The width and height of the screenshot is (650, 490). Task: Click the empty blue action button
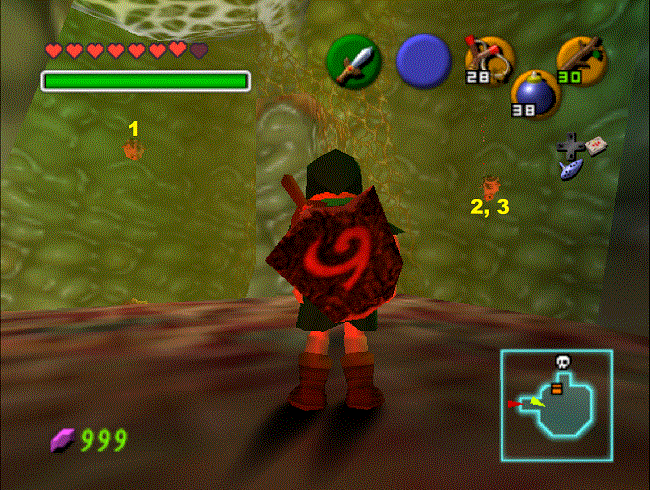(422, 60)
